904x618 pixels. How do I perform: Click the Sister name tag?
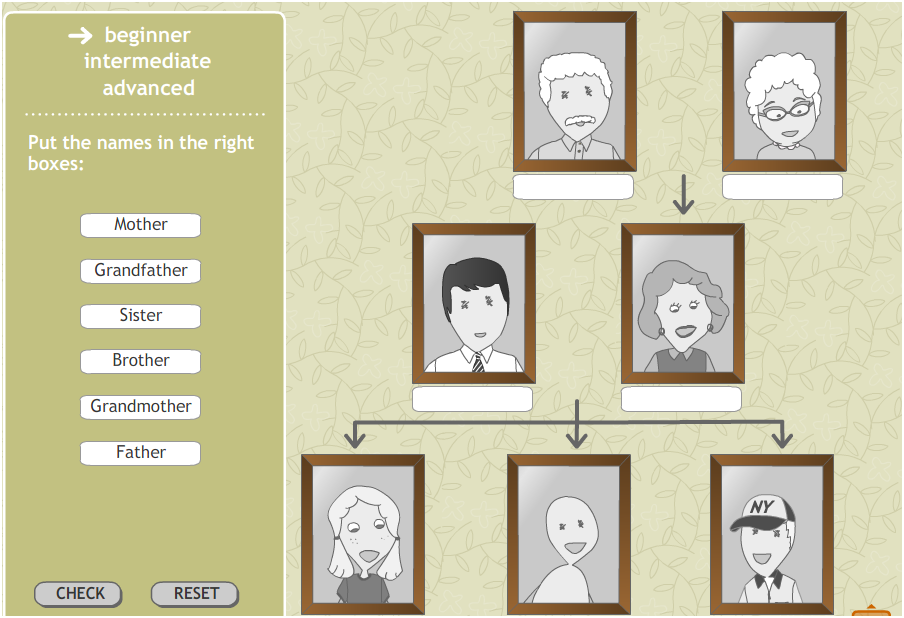click(141, 316)
